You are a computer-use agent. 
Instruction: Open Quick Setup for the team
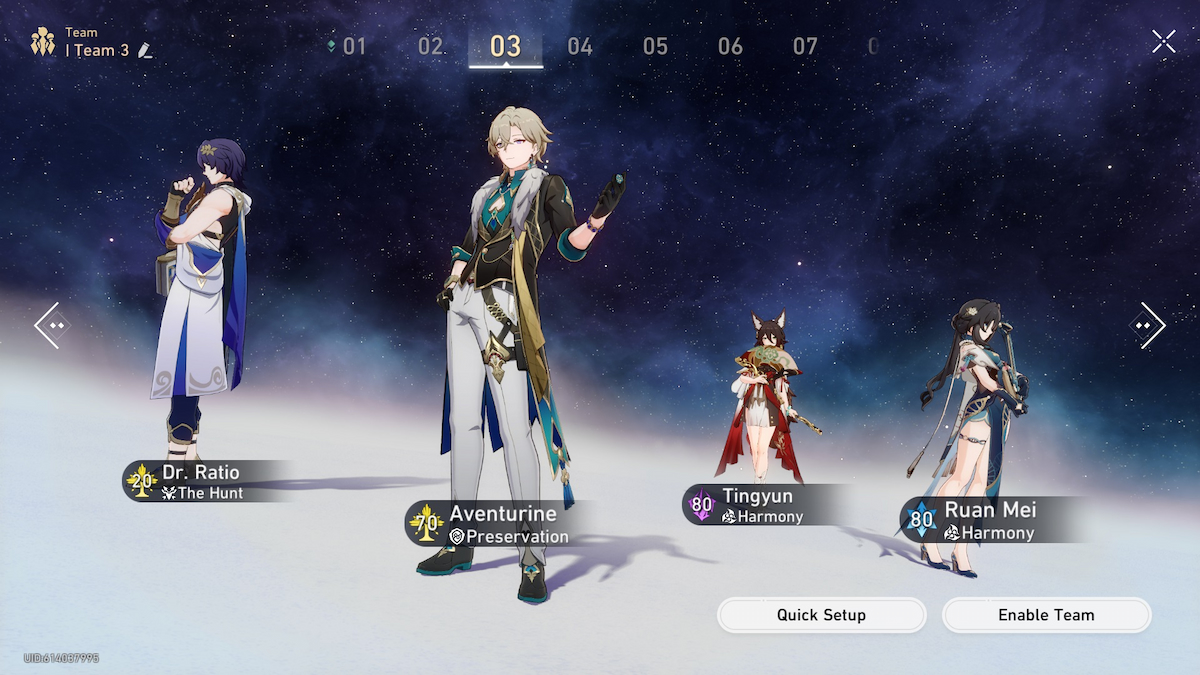click(x=821, y=615)
